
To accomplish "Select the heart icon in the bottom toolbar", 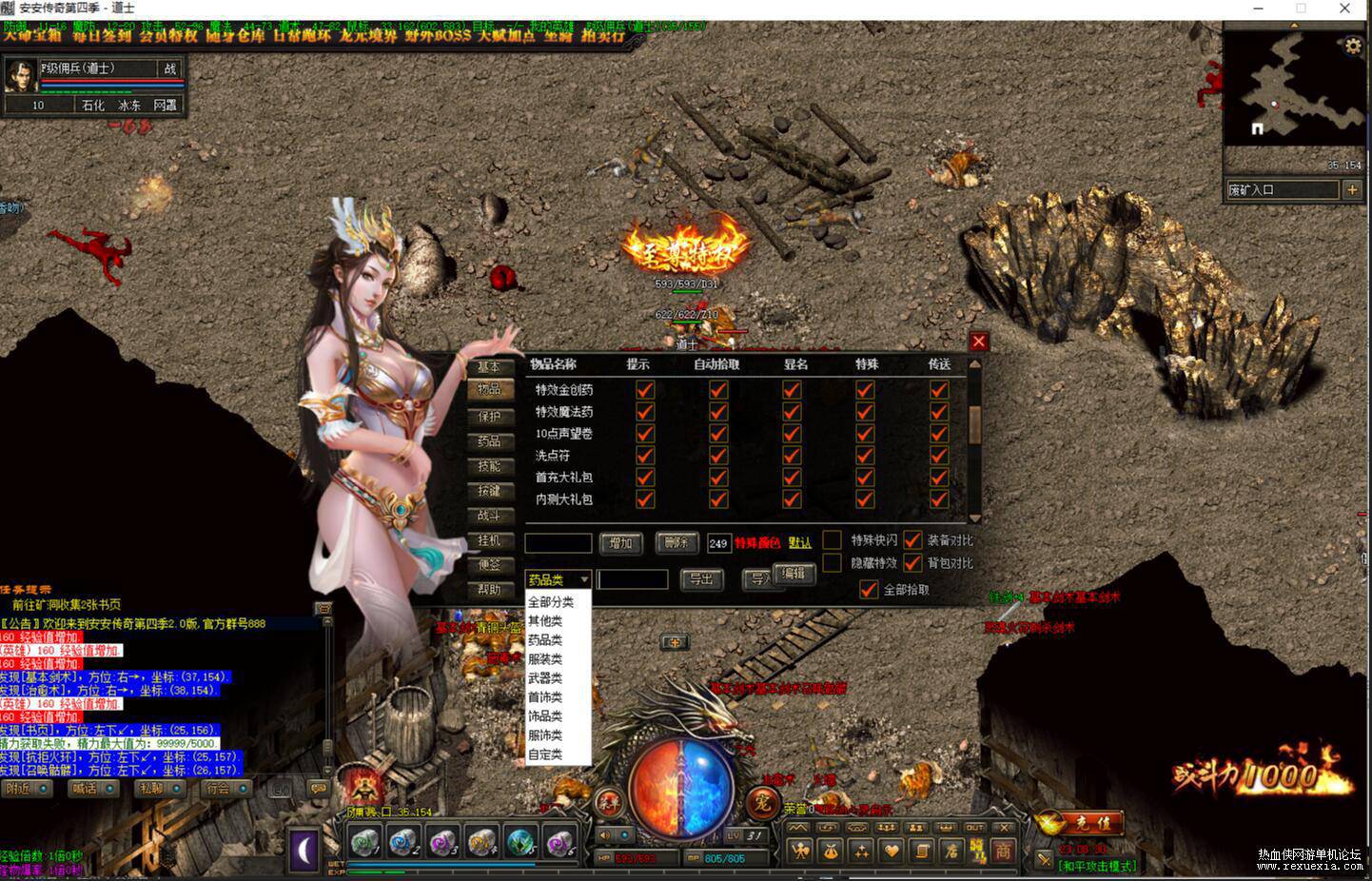I will [893, 851].
